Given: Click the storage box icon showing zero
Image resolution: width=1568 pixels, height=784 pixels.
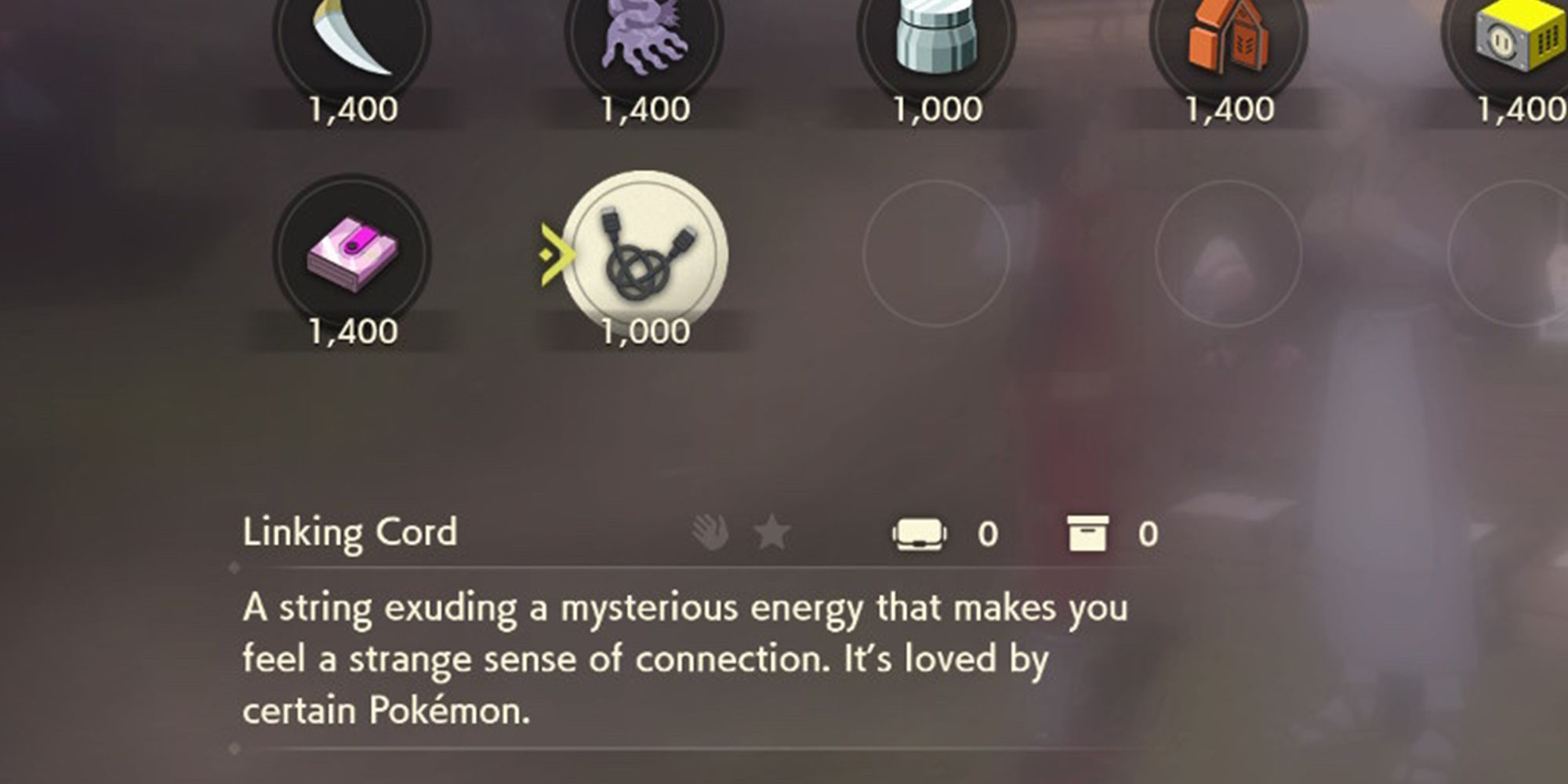Looking at the screenshot, I should 1088,532.
